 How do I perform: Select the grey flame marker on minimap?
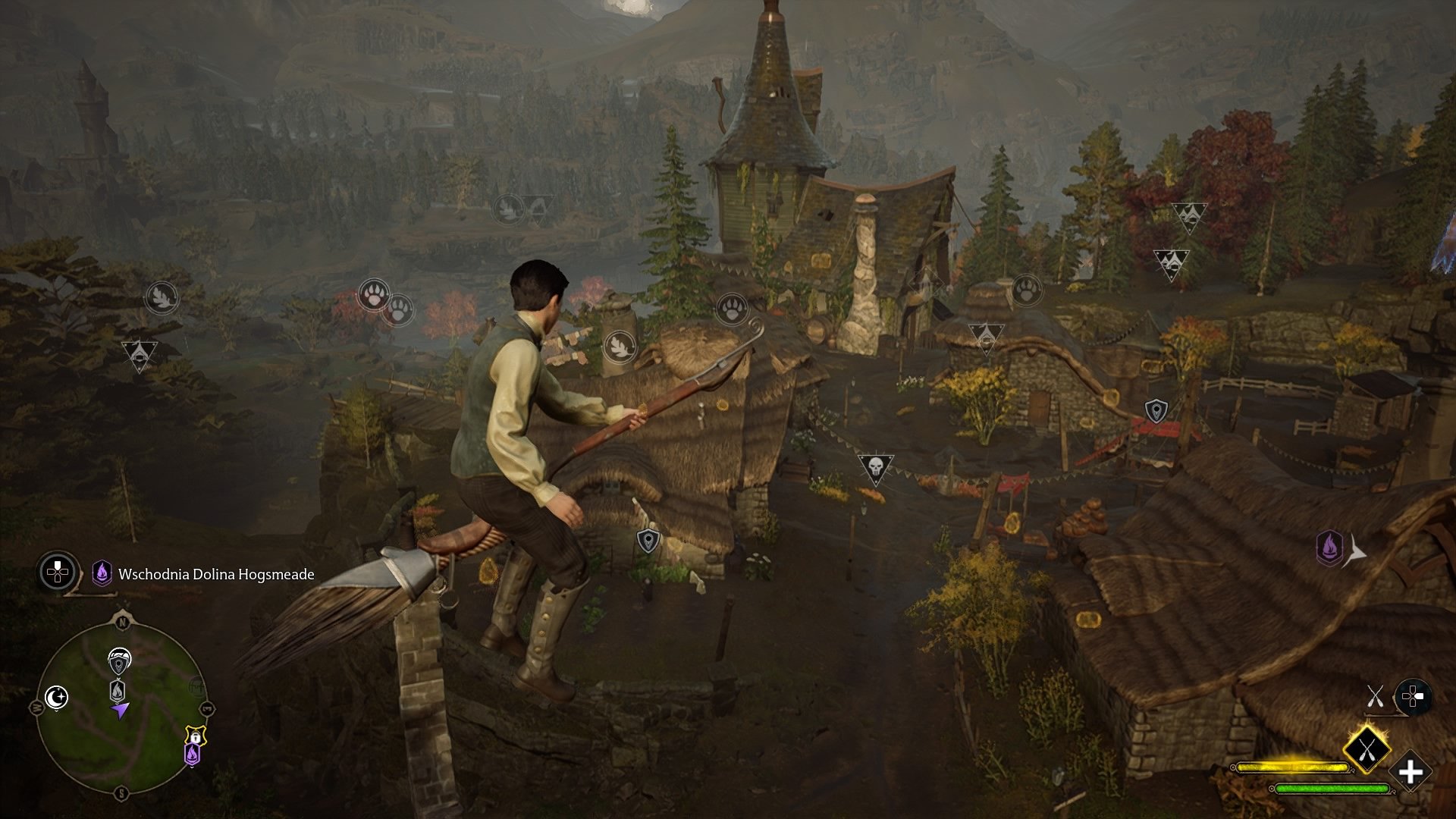118,690
